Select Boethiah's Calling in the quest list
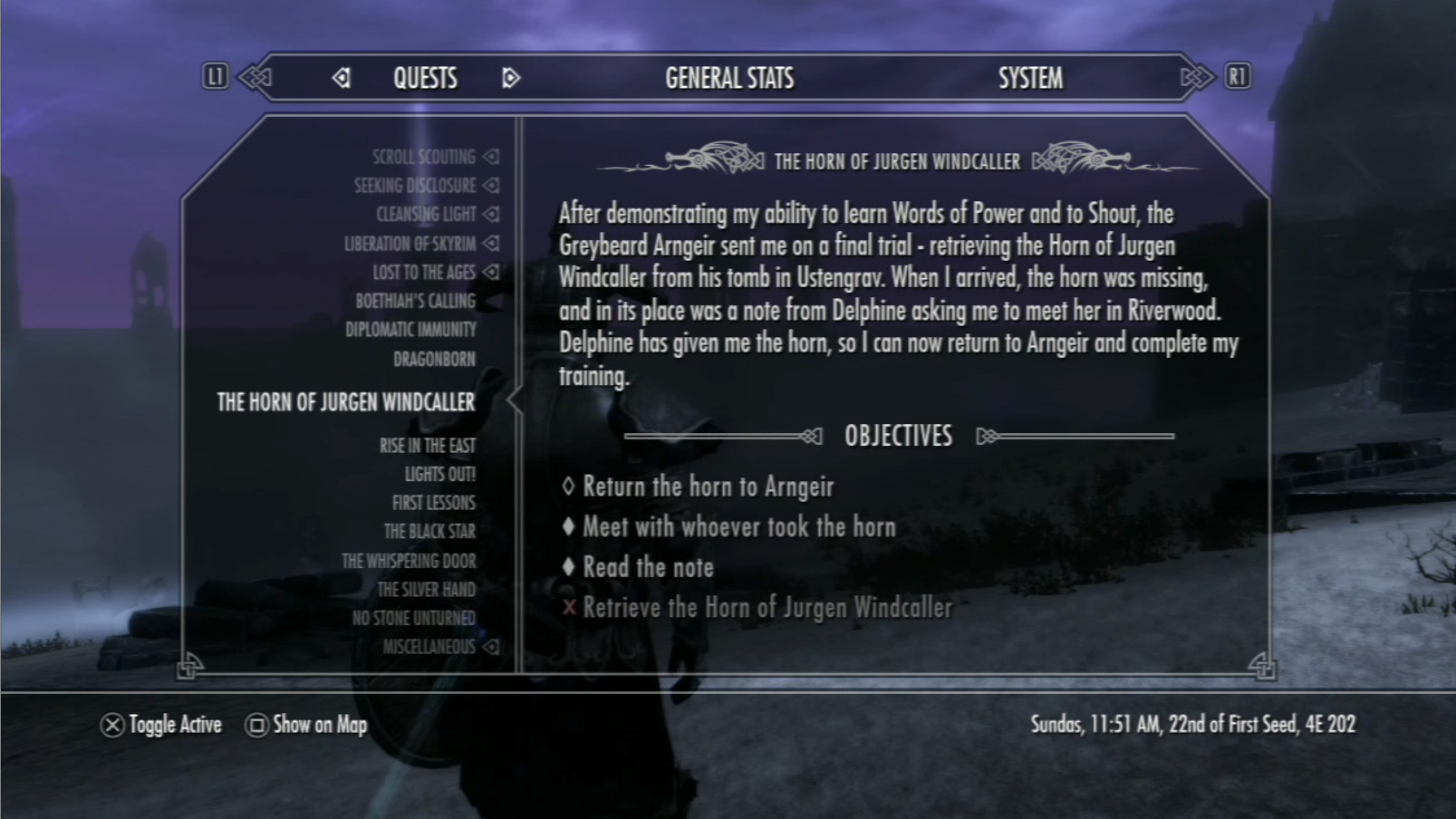 415,301
